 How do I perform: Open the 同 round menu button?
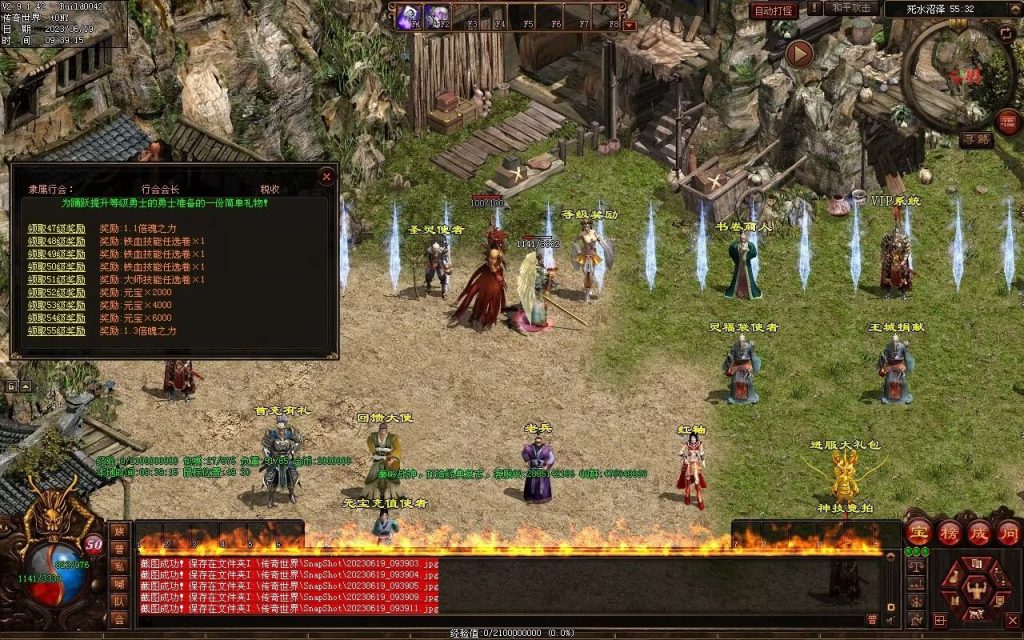click(x=1008, y=532)
